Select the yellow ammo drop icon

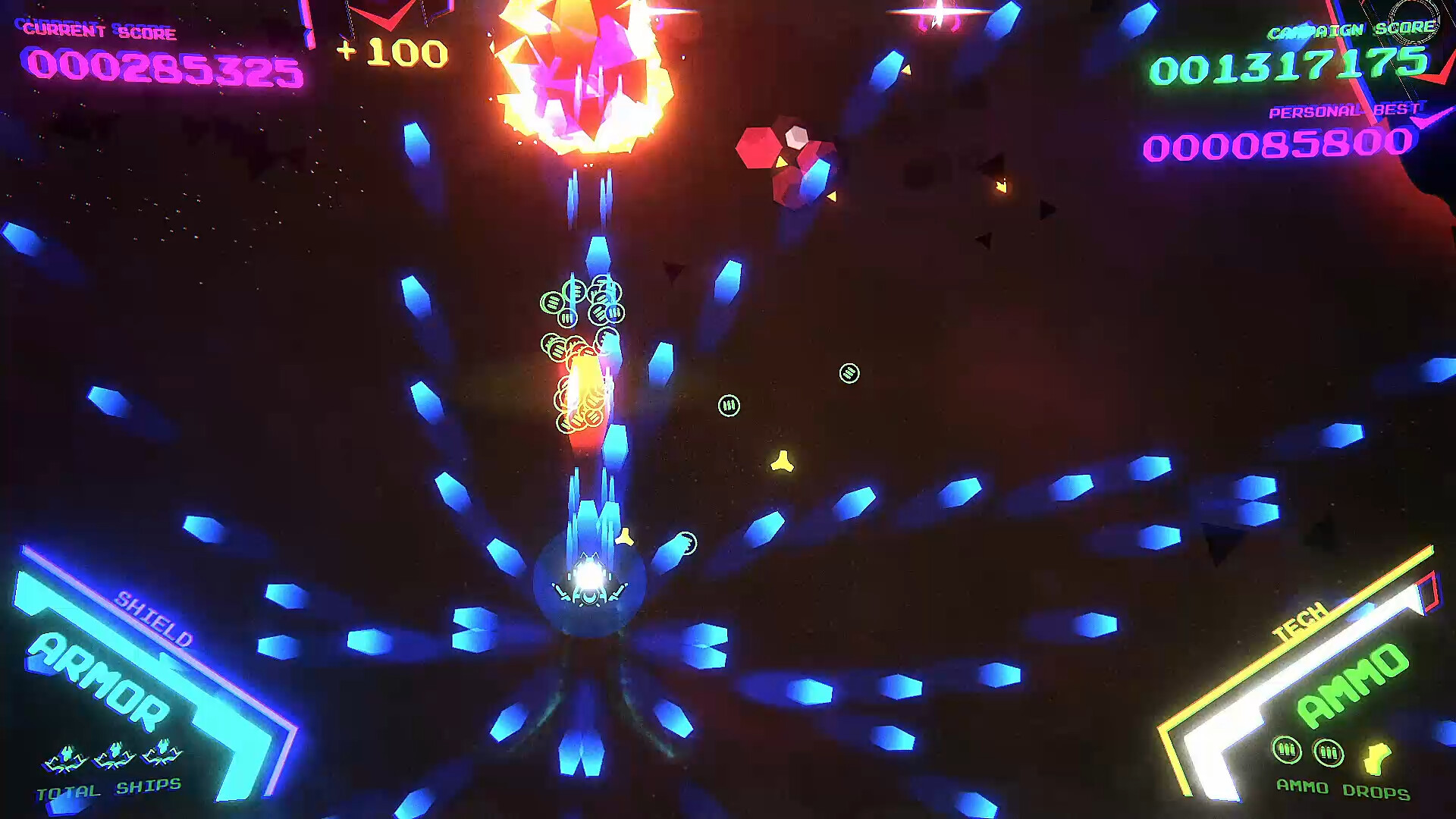click(1376, 757)
